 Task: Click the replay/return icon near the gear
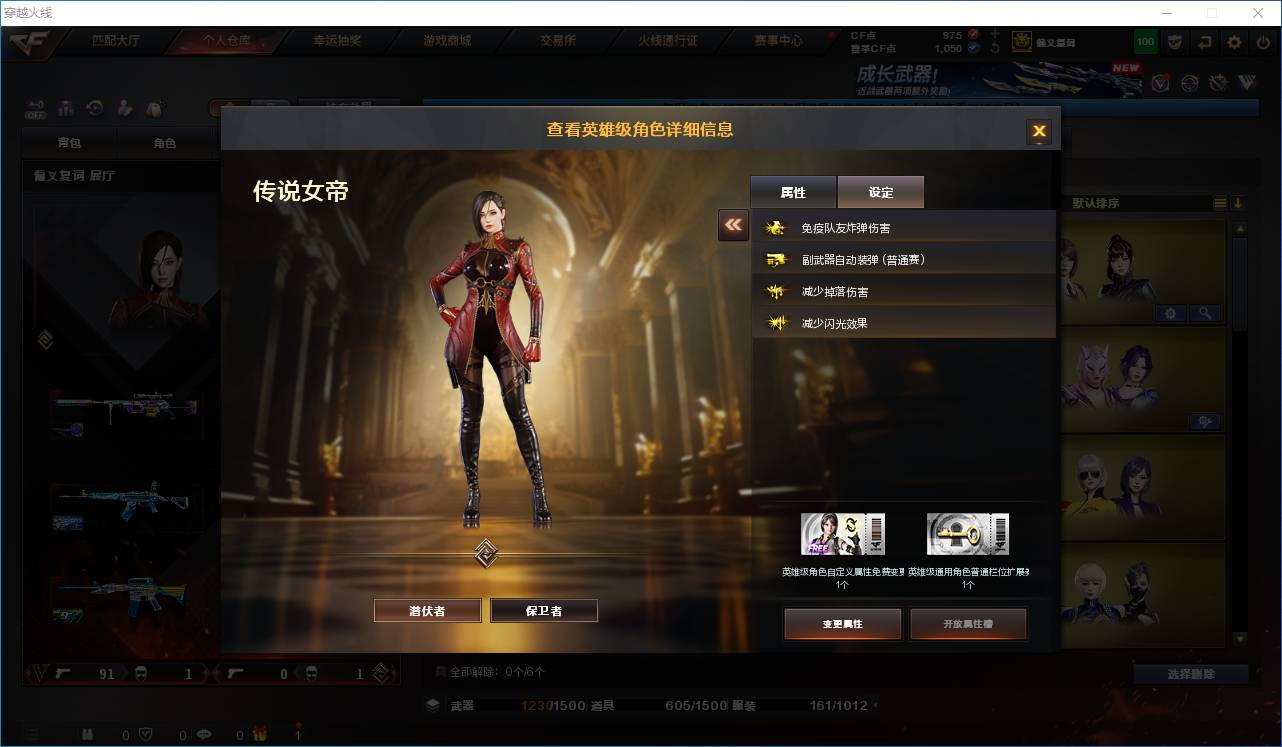click(x=1205, y=41)
